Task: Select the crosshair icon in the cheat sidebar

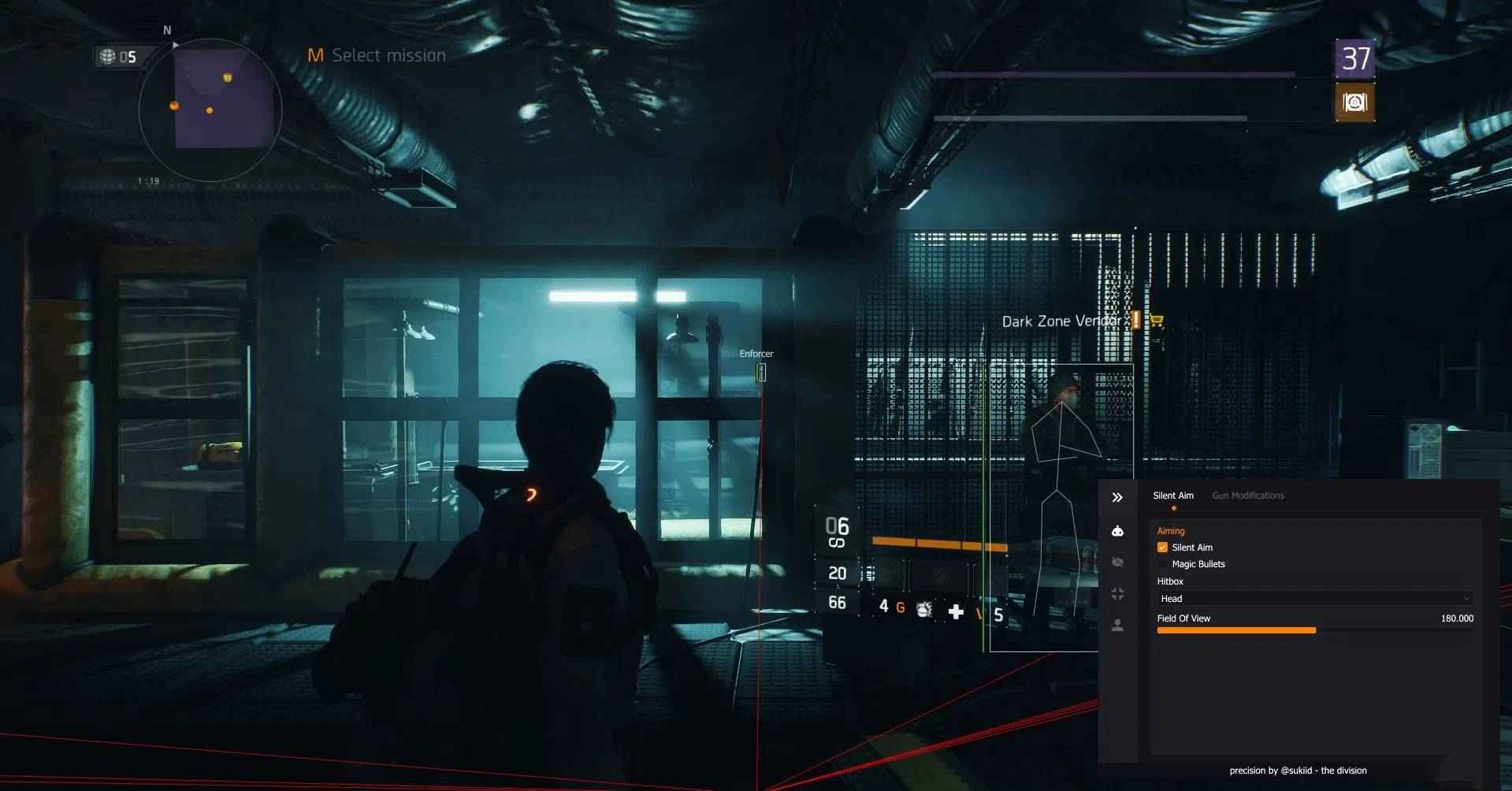Action: coord(1117,593)
